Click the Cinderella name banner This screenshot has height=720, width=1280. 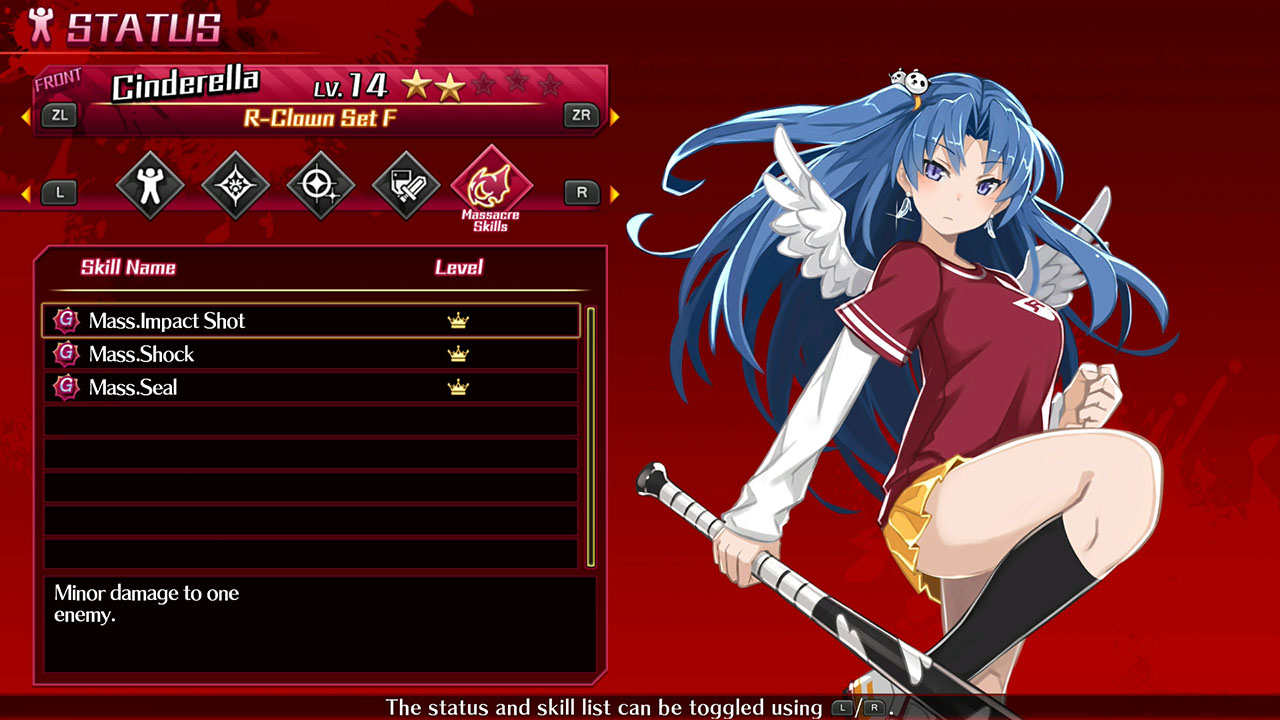pos(185,85)
